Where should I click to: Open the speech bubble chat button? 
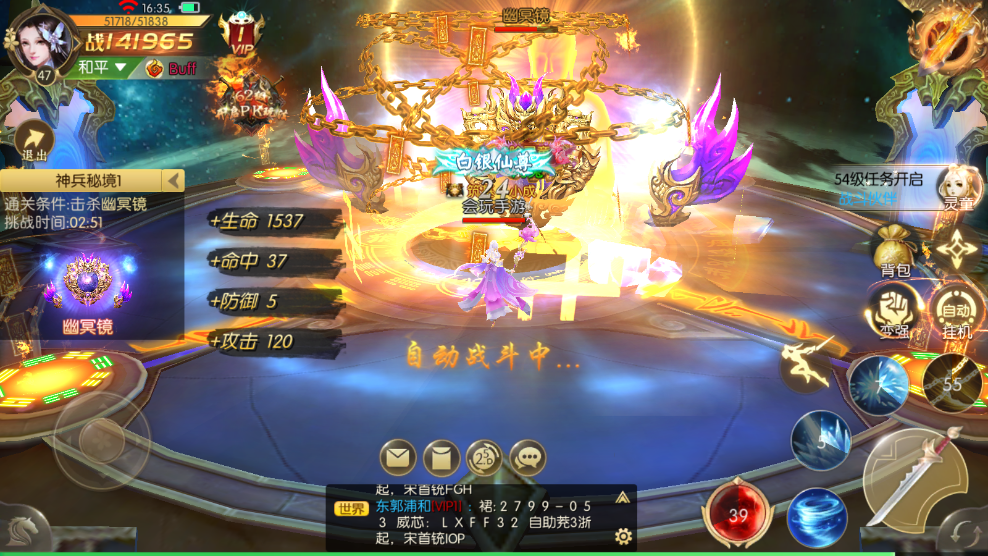[x=527, y=459]
